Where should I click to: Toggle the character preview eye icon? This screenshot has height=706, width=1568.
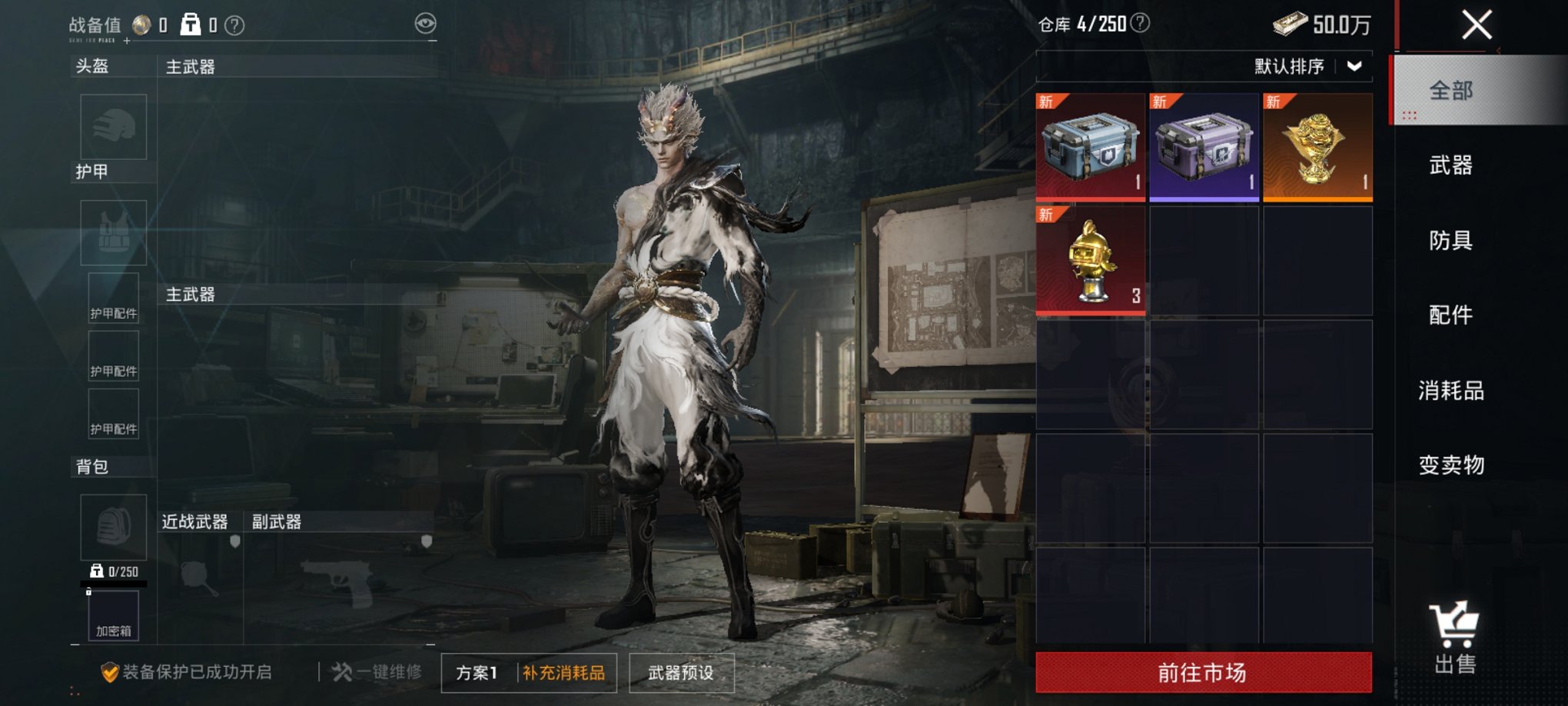point(424,24)
